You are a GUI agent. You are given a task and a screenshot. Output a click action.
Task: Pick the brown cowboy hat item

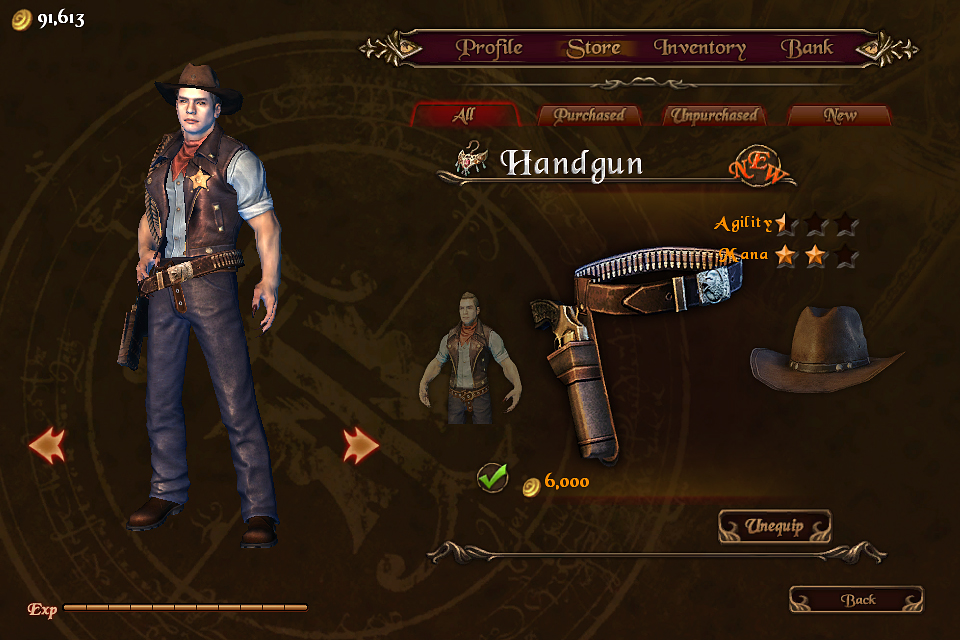point(826,348)
